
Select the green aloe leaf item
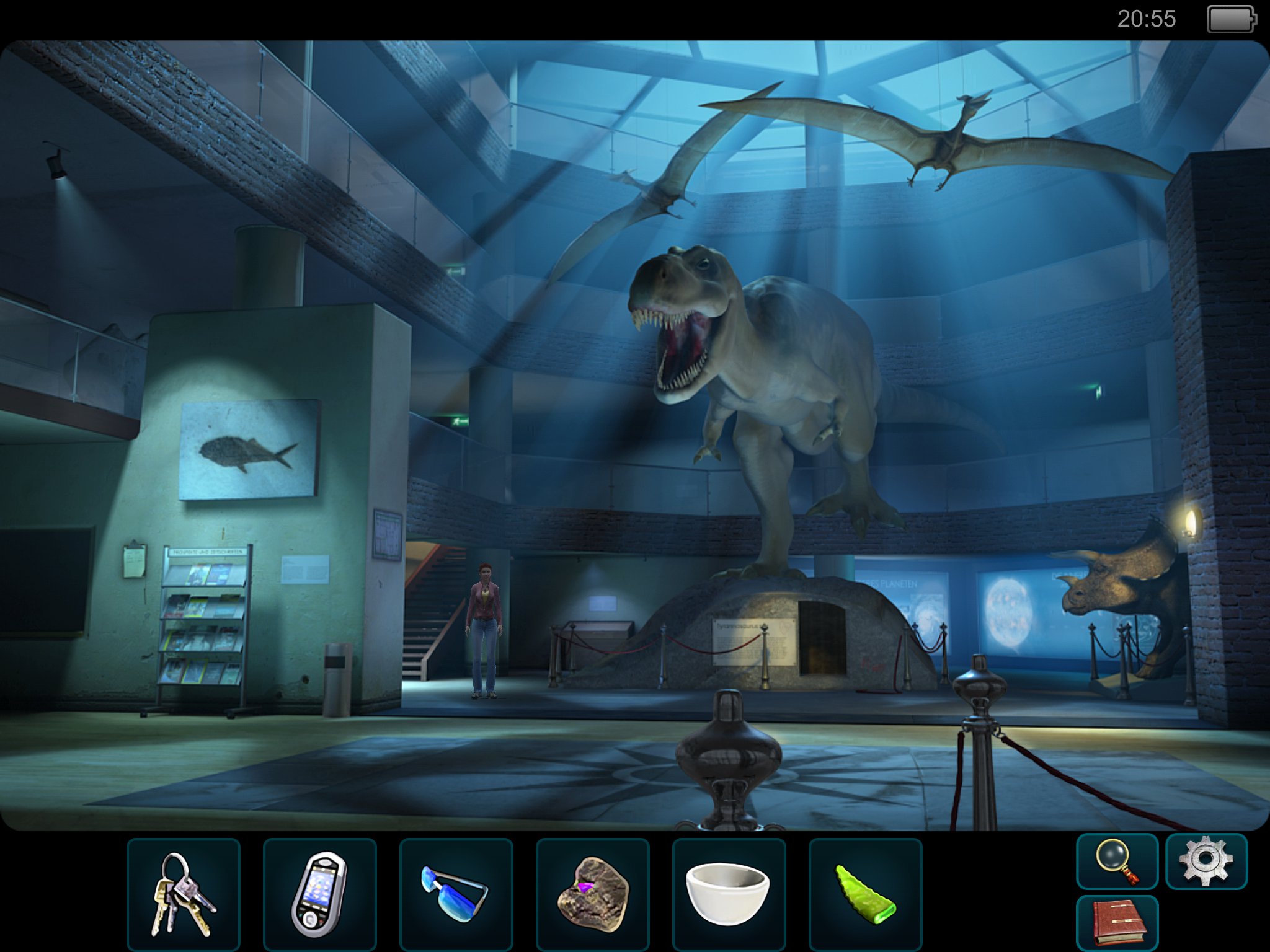[x=865, y=894]
